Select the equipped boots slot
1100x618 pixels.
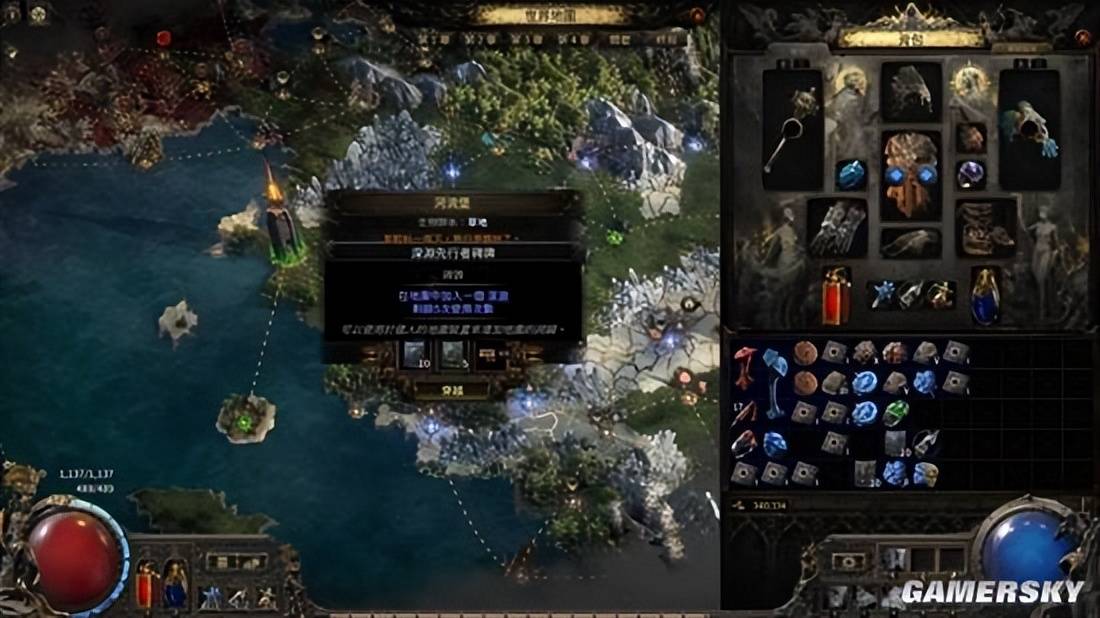[x=986, y=227]
